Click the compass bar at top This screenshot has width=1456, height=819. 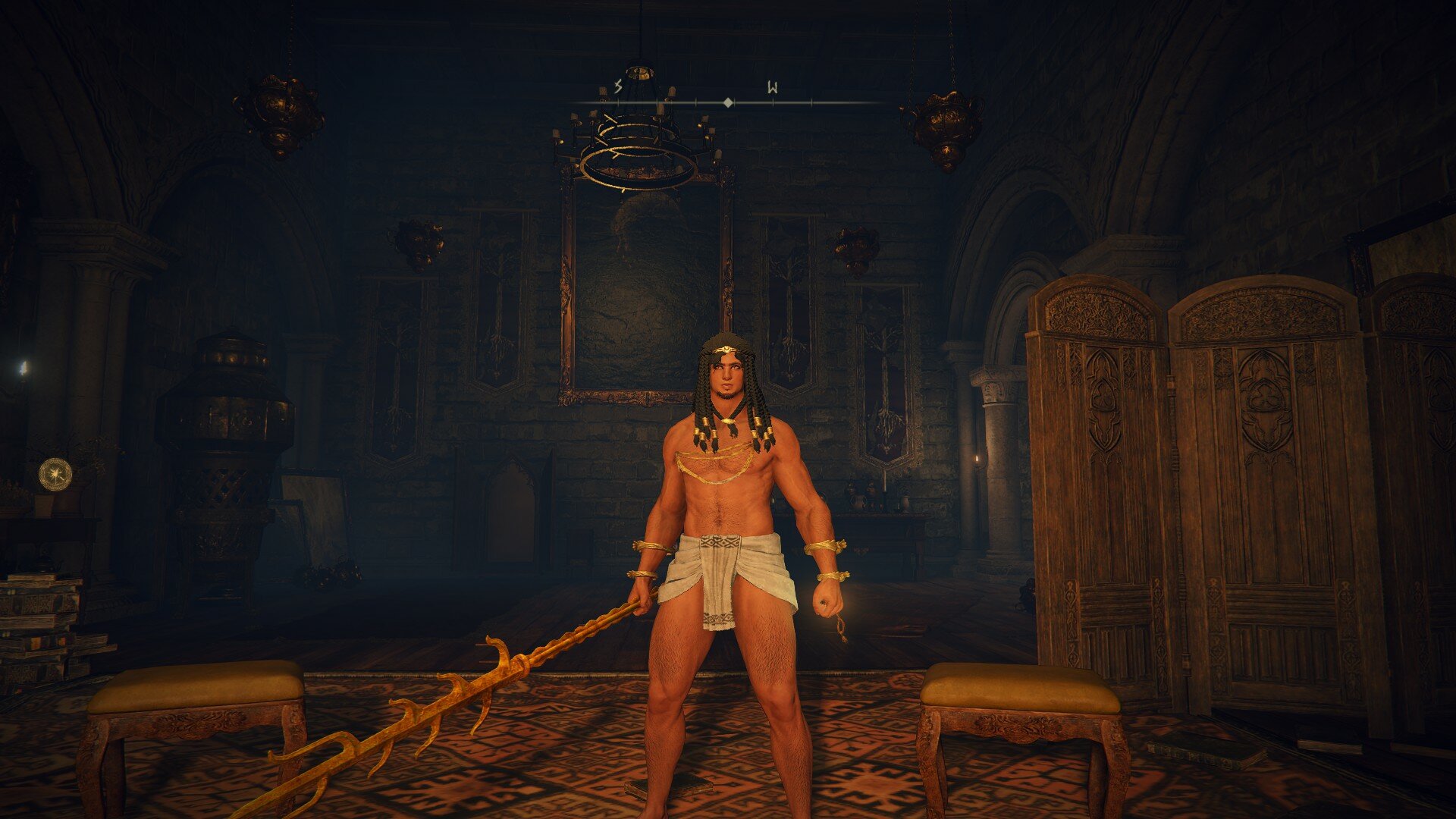pos(727,101)
